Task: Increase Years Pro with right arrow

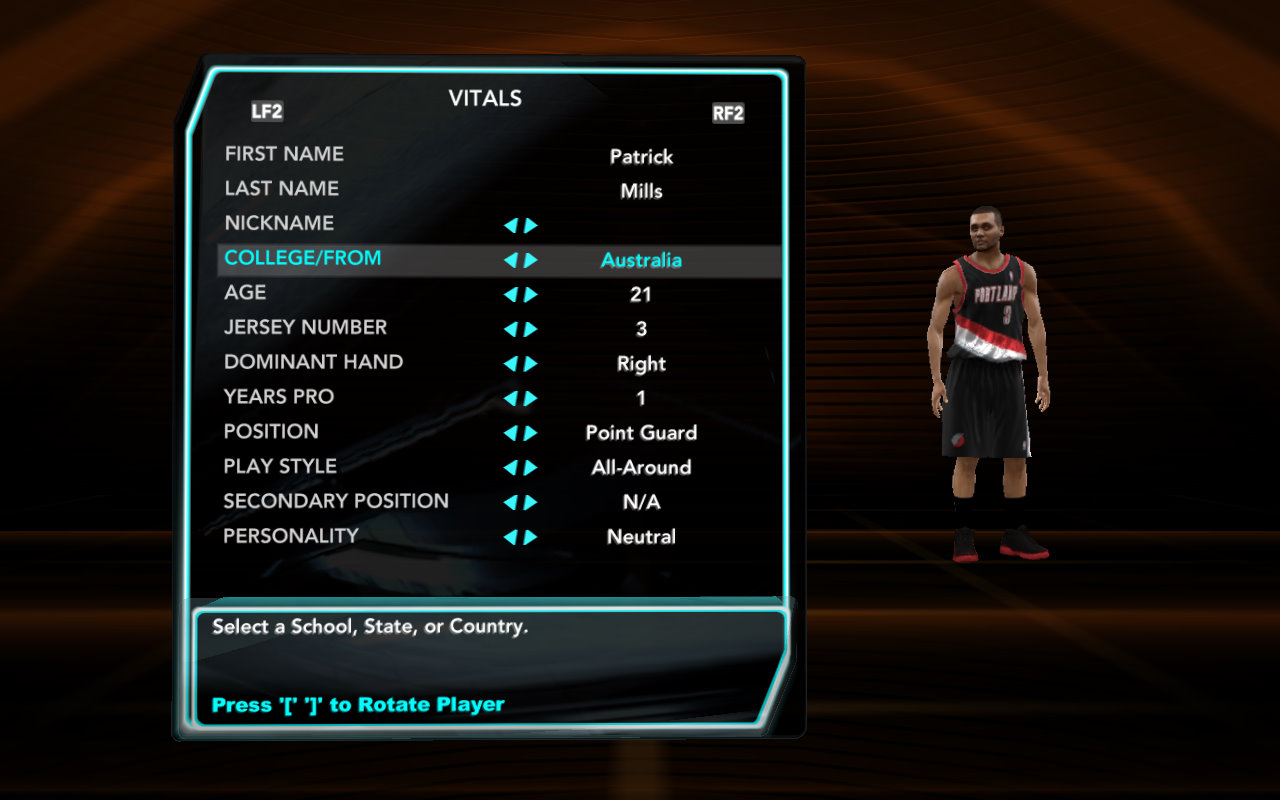Action: 531,398
